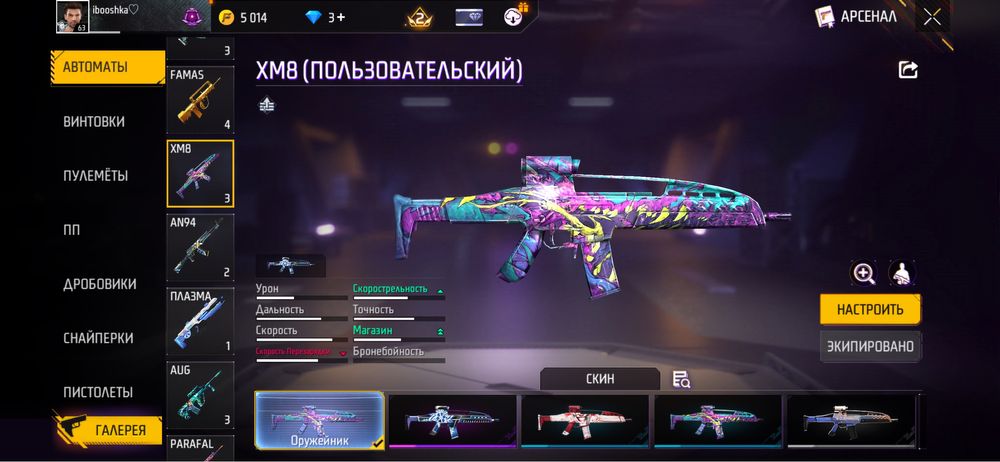This screenshot has height=462, width=1000.
Task: Choose the red and white XM8 skin
Action: (x=584, y=418)
